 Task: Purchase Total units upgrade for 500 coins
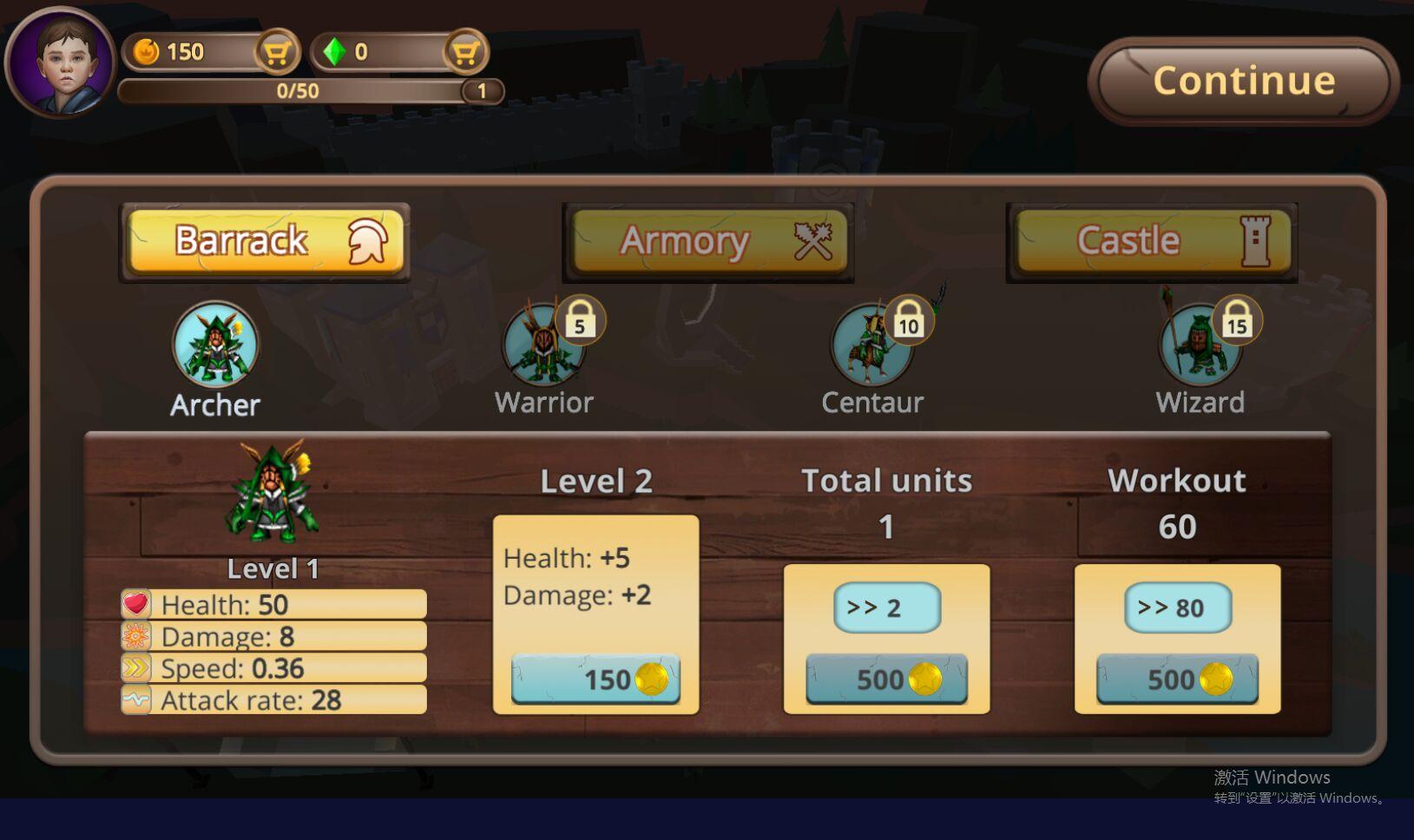coord(886,679)
